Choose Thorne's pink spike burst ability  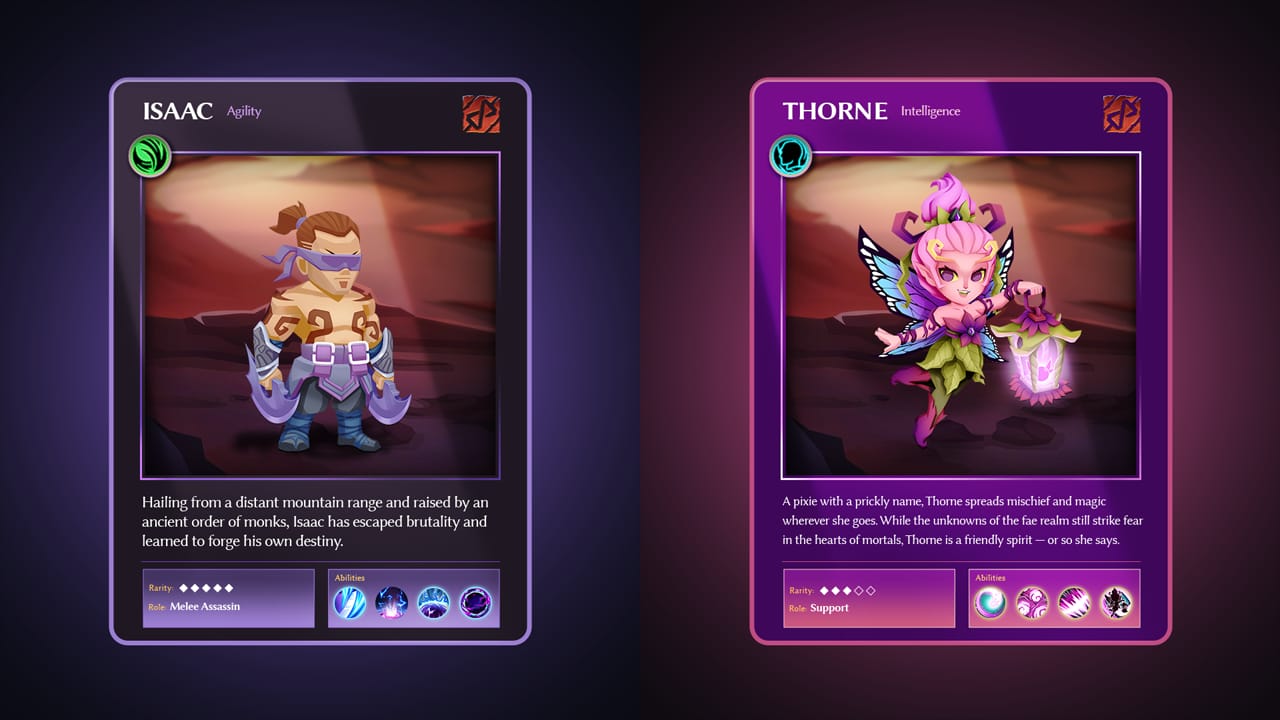[1074, 603]
